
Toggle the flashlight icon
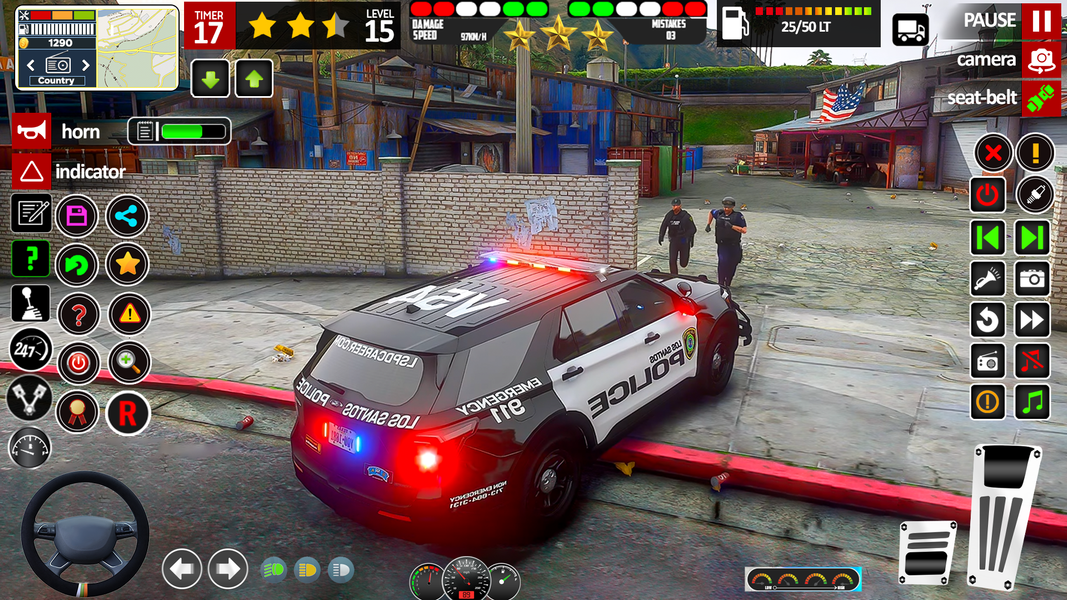click(x=988, y=278)
